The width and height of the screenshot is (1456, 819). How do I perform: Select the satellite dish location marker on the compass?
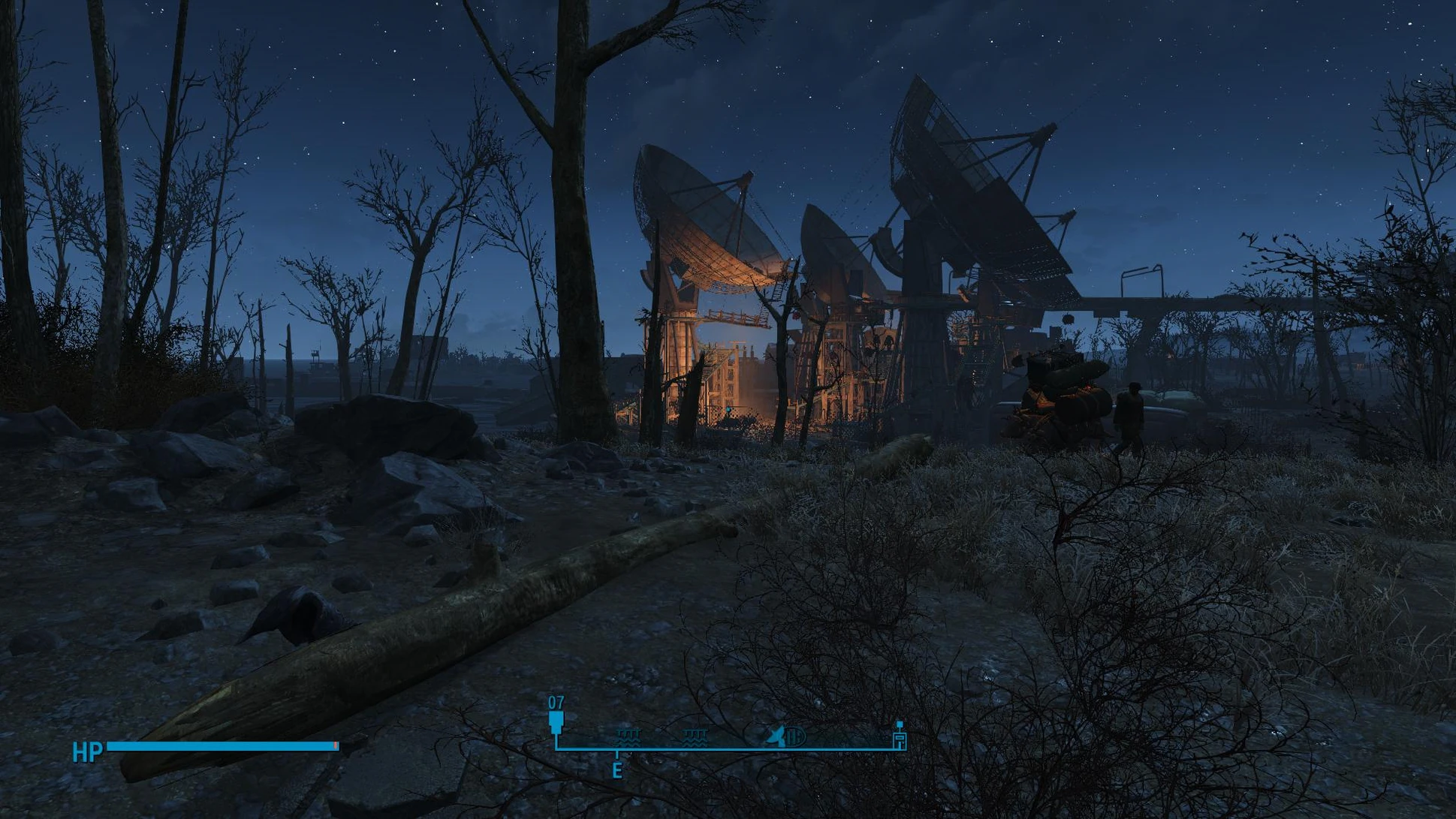coord(778,736)
